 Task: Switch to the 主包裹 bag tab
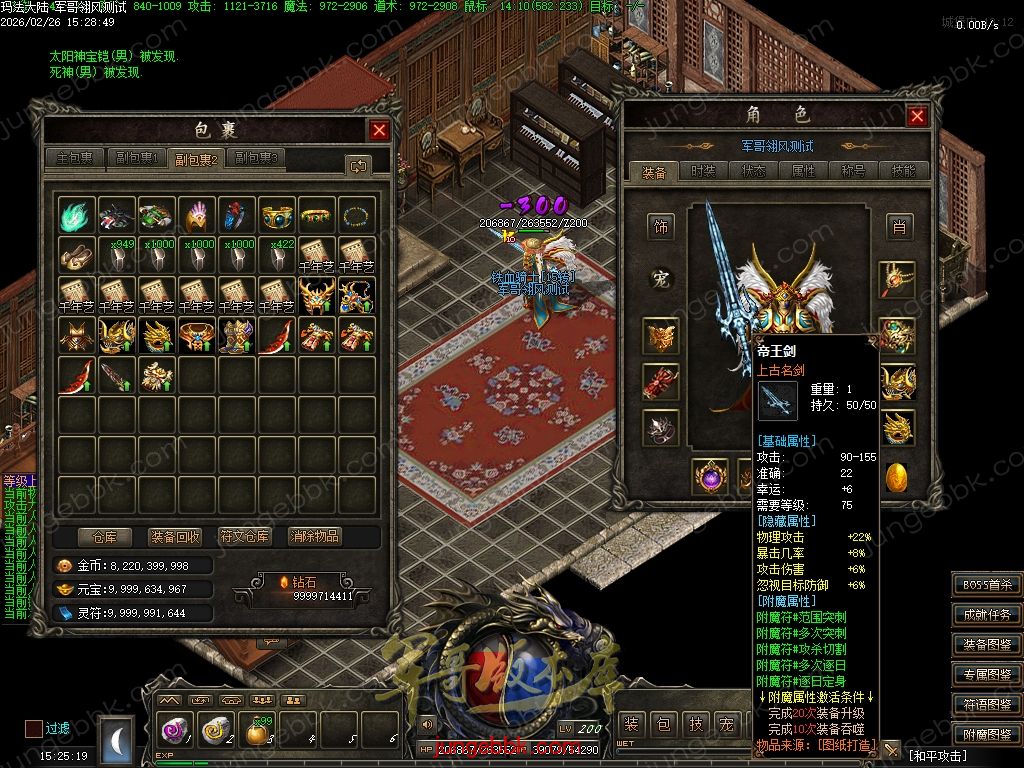point(75,158)
